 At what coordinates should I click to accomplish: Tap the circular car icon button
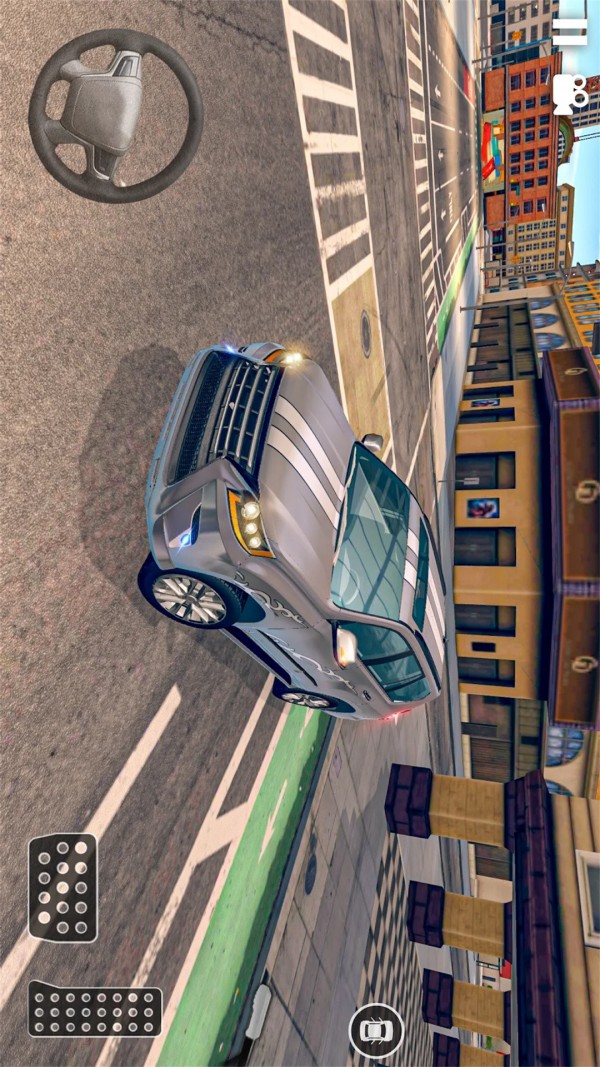[x=376, y=1030]
